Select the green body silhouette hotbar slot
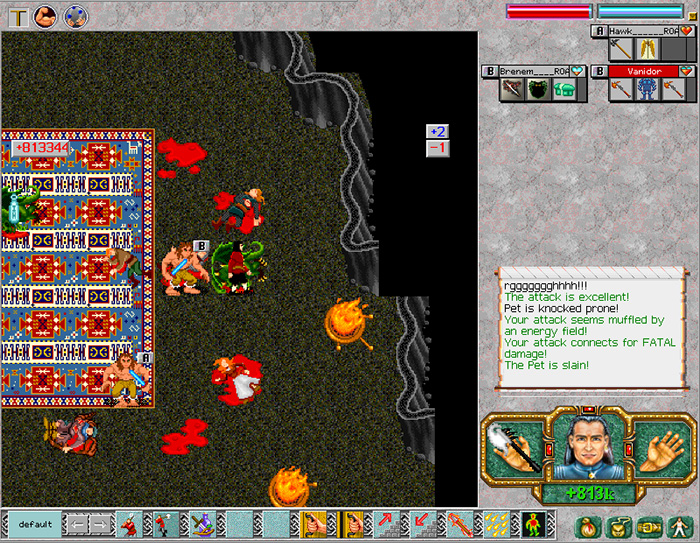Image resolution: width=700 pixels, height=543 pixels. pos(531,523)
